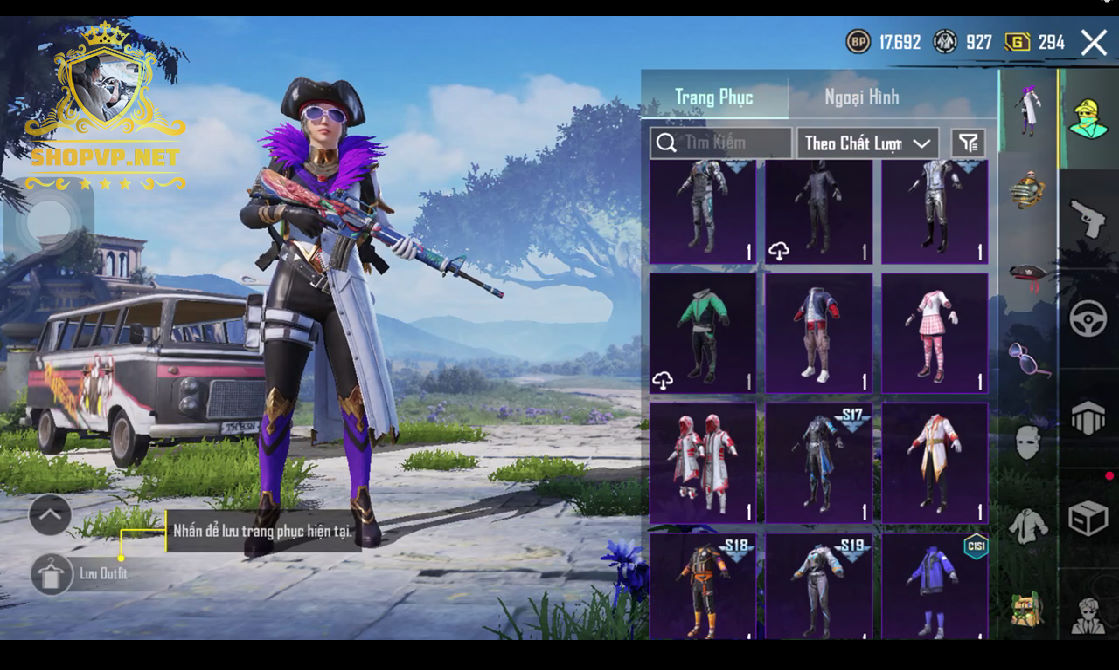Open the pistol weapon skins category
1119x670 pixels.
(x=1088, y=218)
